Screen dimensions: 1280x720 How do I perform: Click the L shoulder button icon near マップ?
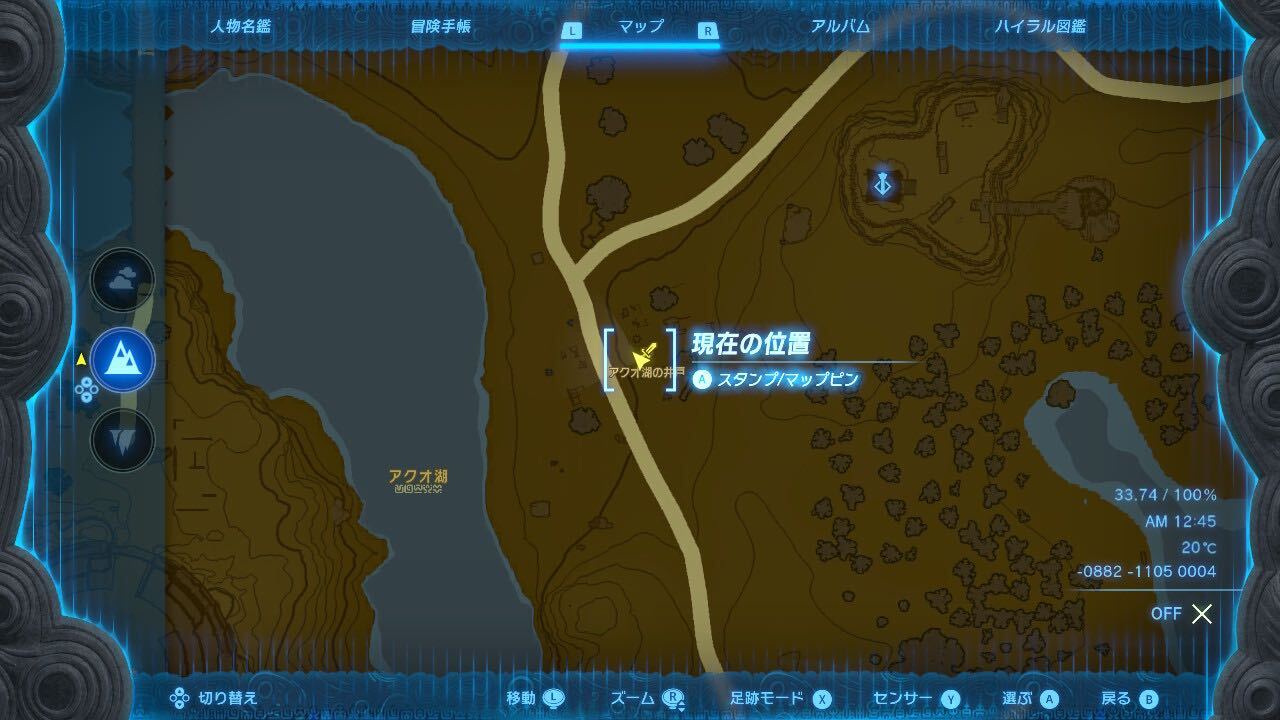[572, 30]
